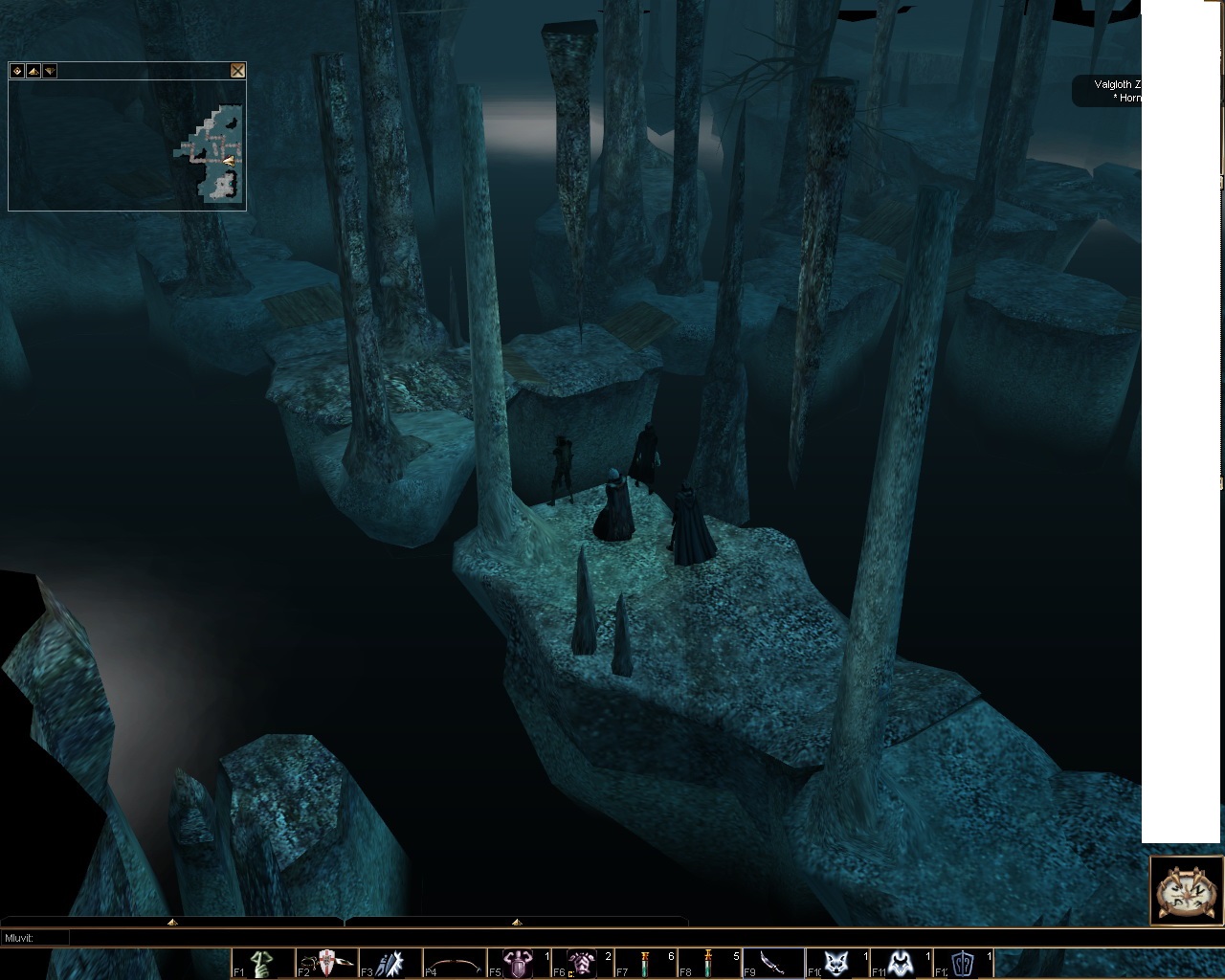
Task: Click the minimap's first diamond-shaped button
Action: (x=17, y=71)
